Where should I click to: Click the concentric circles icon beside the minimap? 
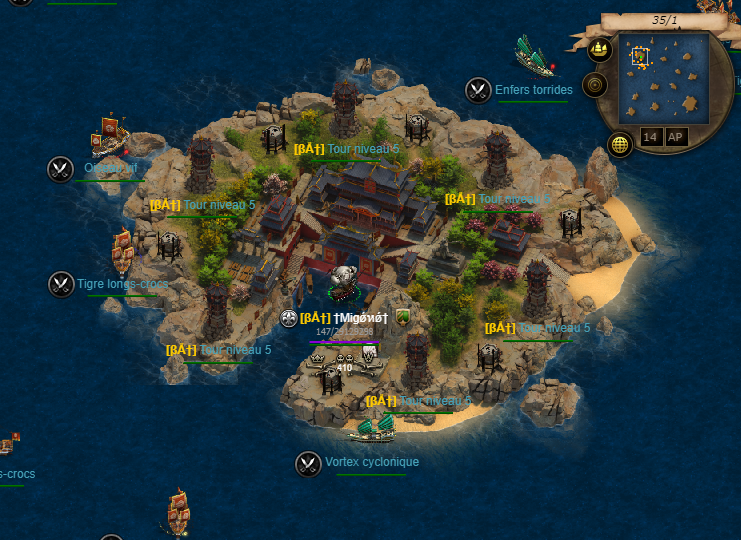595,85
